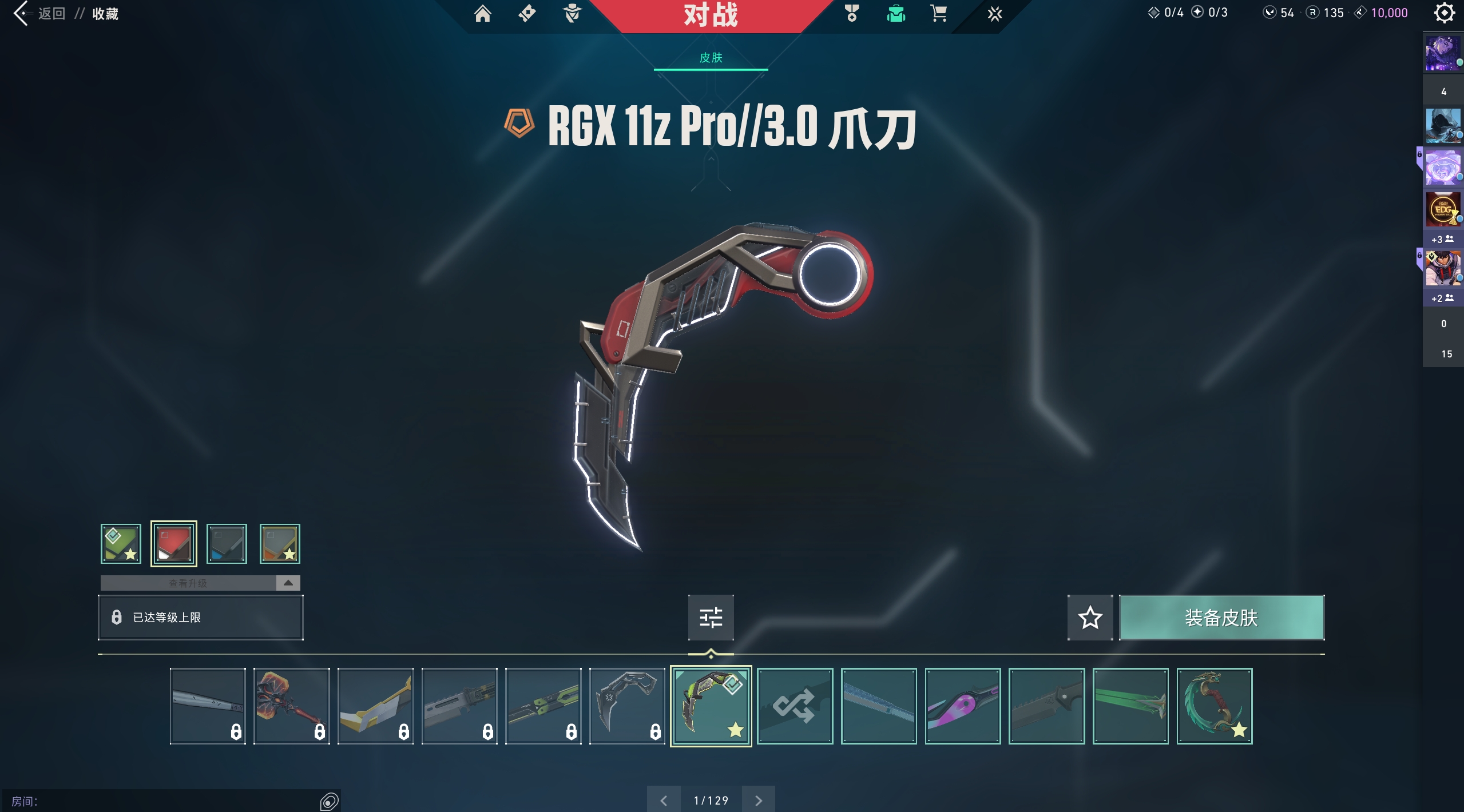The width and height of the screenshot is (1464, 812).
Task: Open the store shopping cart icon
Action: [937, 13]
